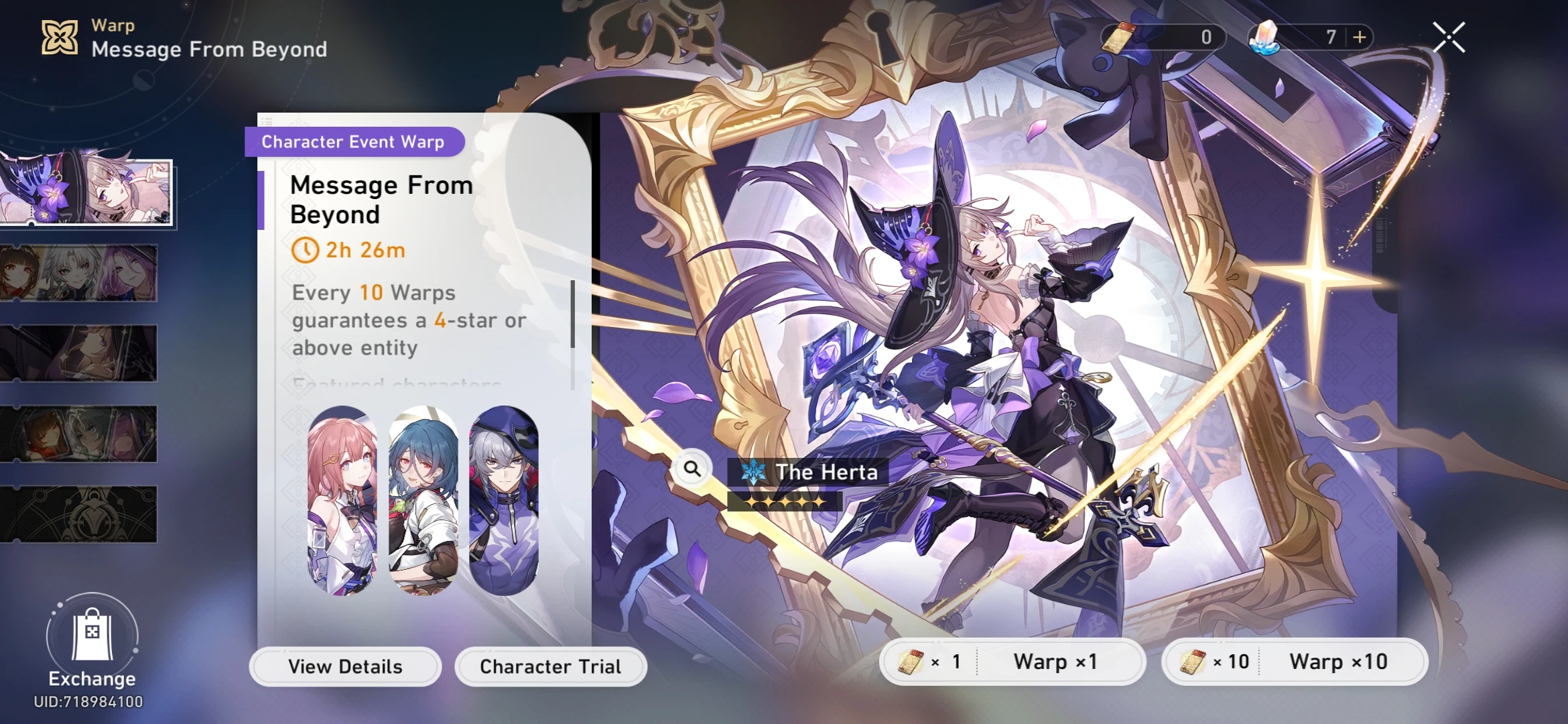Click the Character Event Warp label
Screen dimensions: 1568x724
click(354, 141)
